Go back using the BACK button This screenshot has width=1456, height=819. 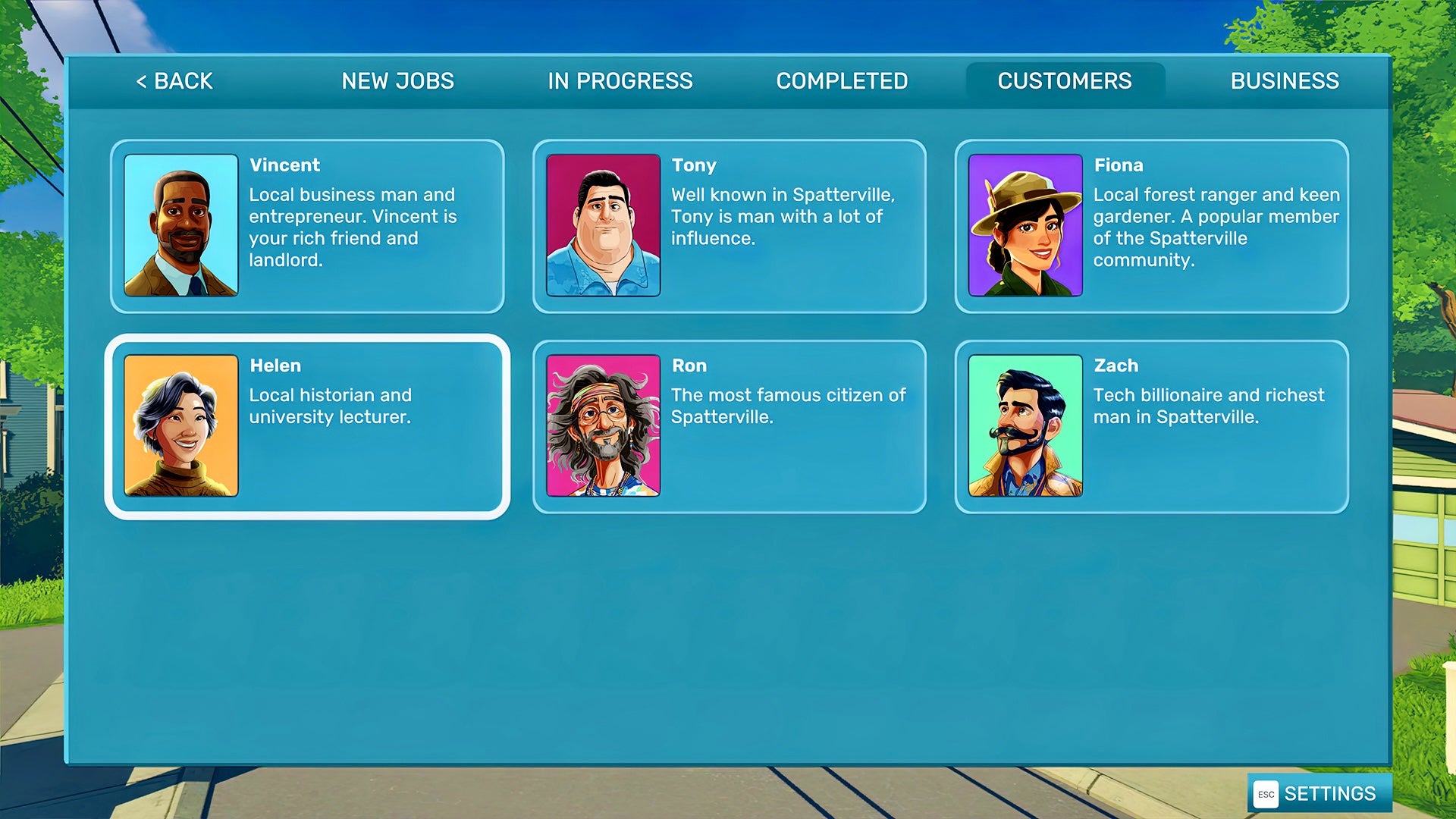pyautogui.click(x=173, y=80)
